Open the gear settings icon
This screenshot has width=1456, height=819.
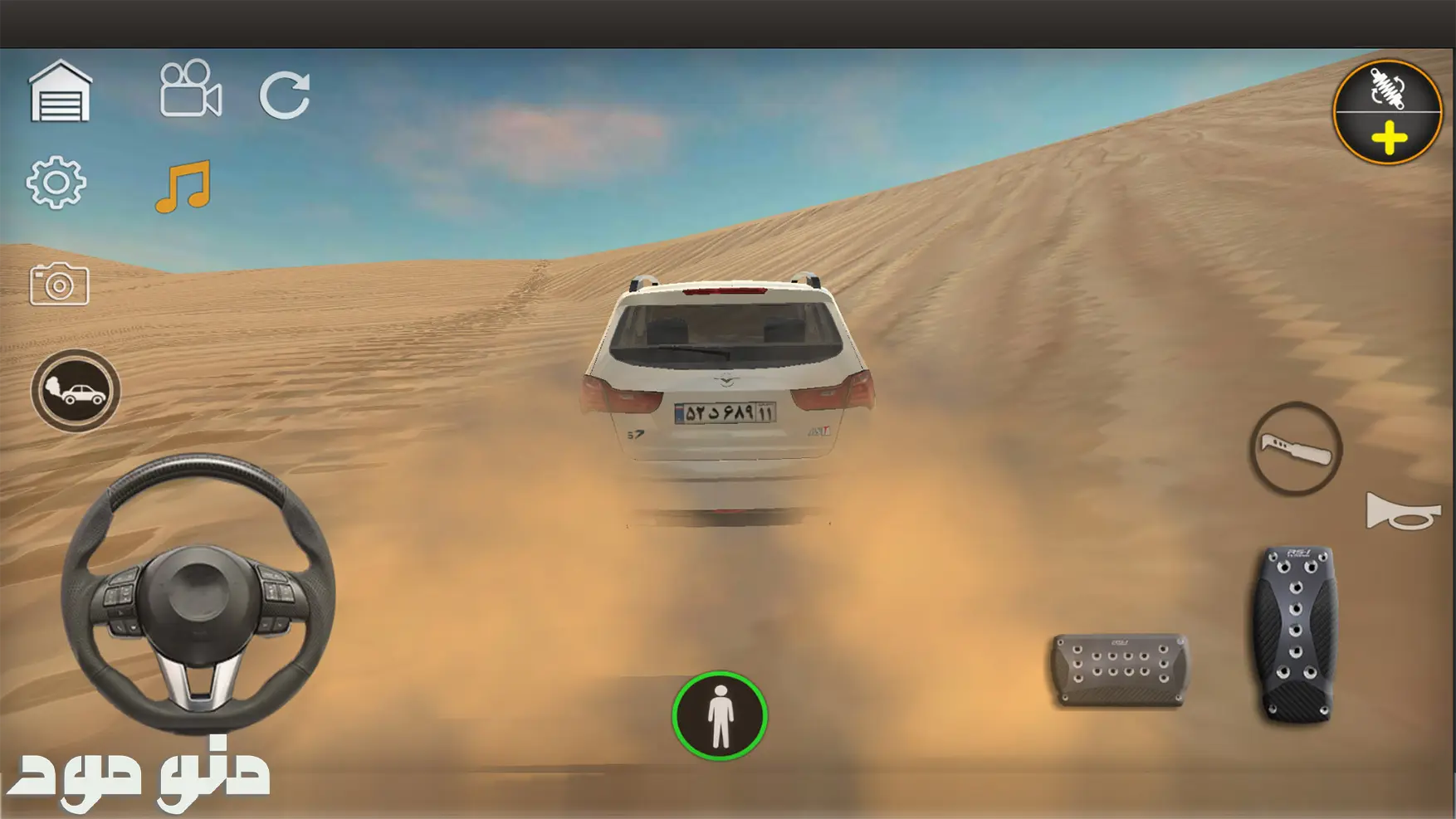(x=56, y=183)
